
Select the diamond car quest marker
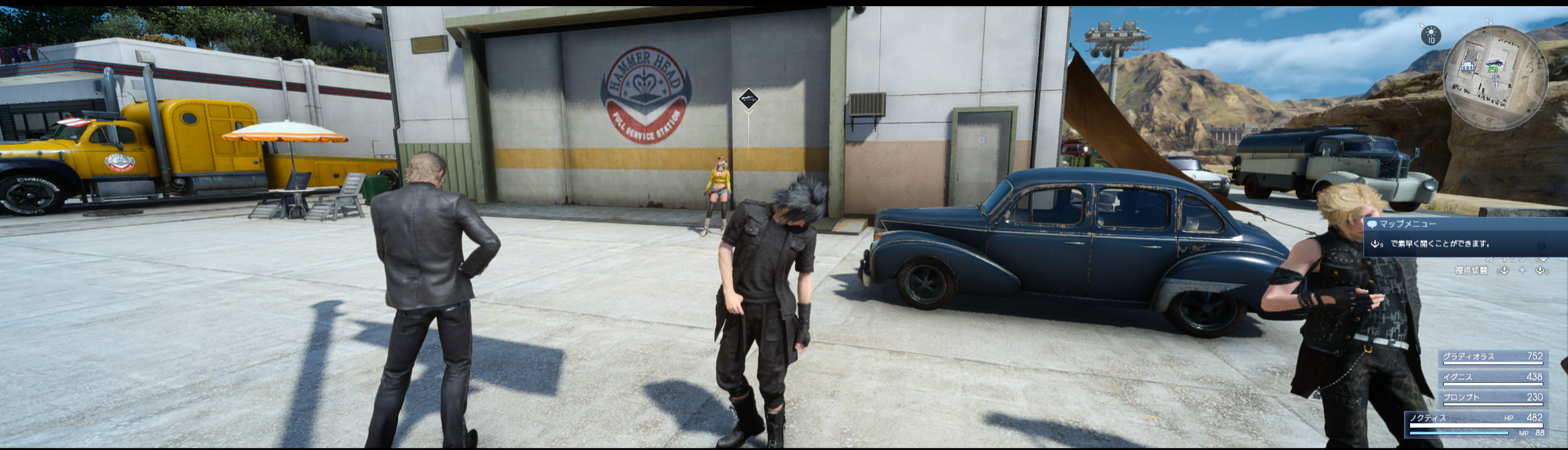748,99
